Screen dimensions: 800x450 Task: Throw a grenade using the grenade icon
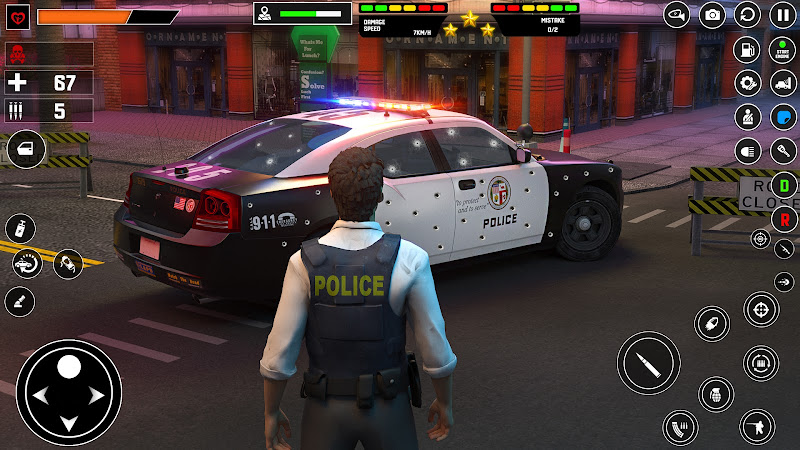[716, 394]
